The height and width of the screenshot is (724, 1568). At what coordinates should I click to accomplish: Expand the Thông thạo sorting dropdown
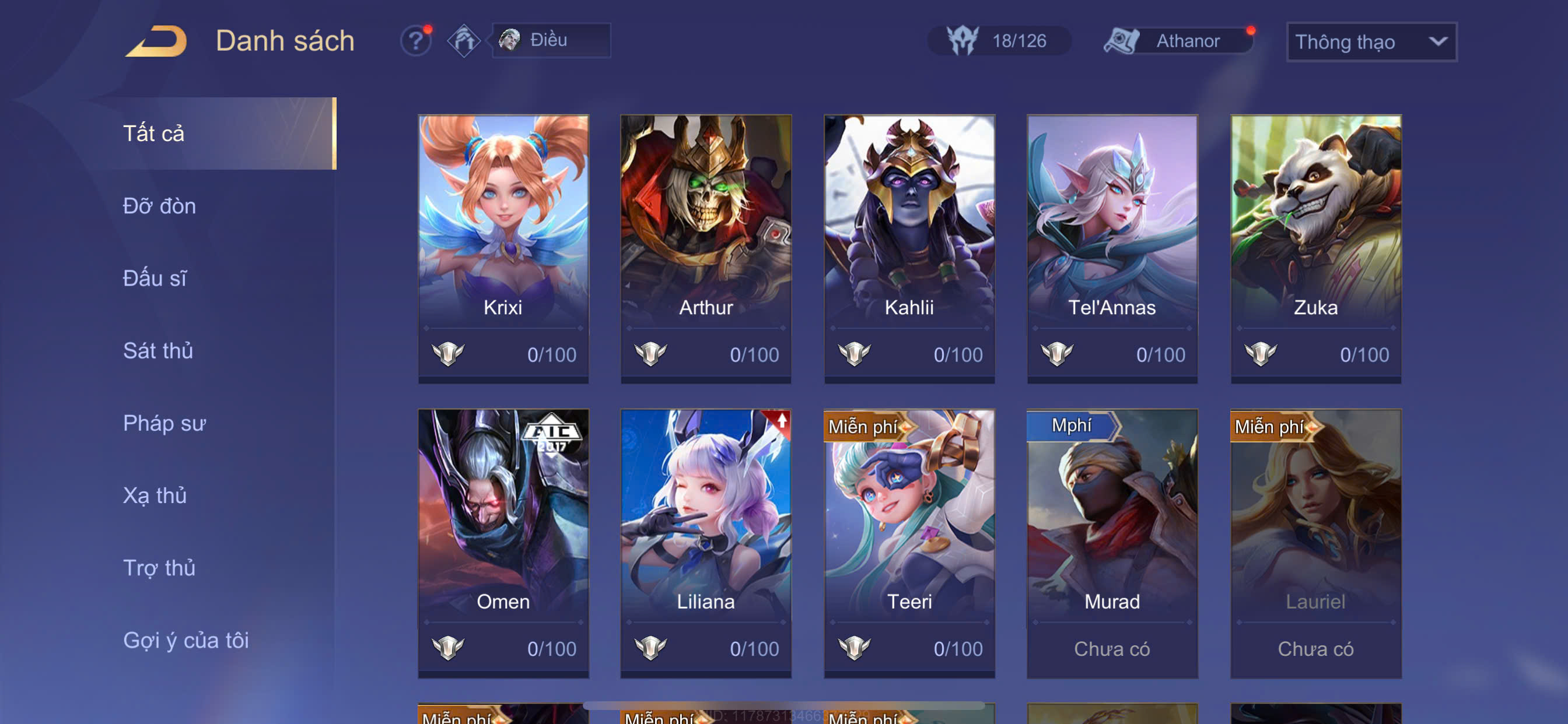click(x=1371, y=41)
